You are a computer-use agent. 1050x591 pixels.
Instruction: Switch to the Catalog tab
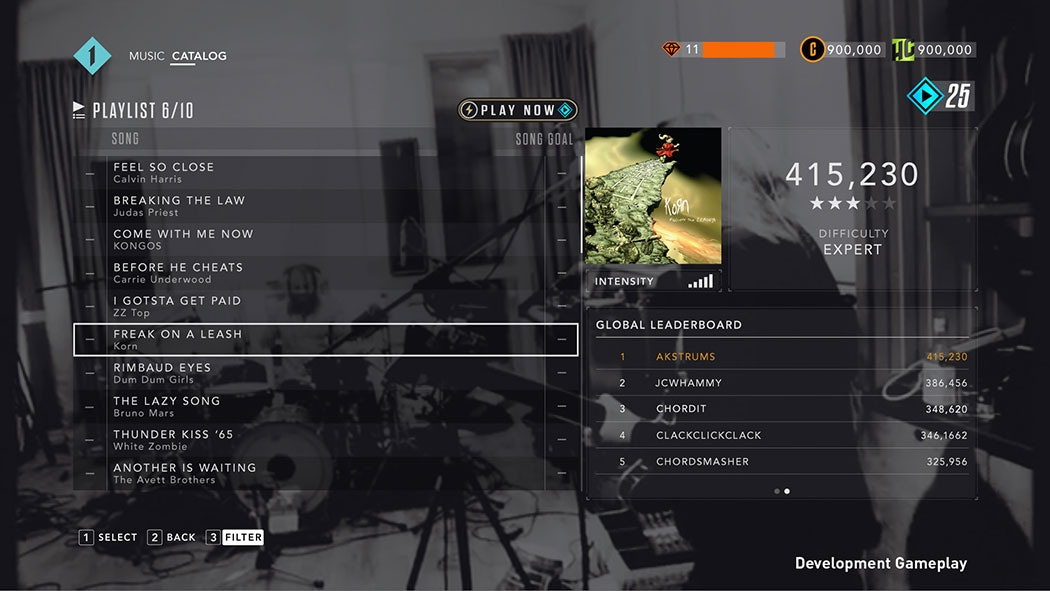coord(198,56)
